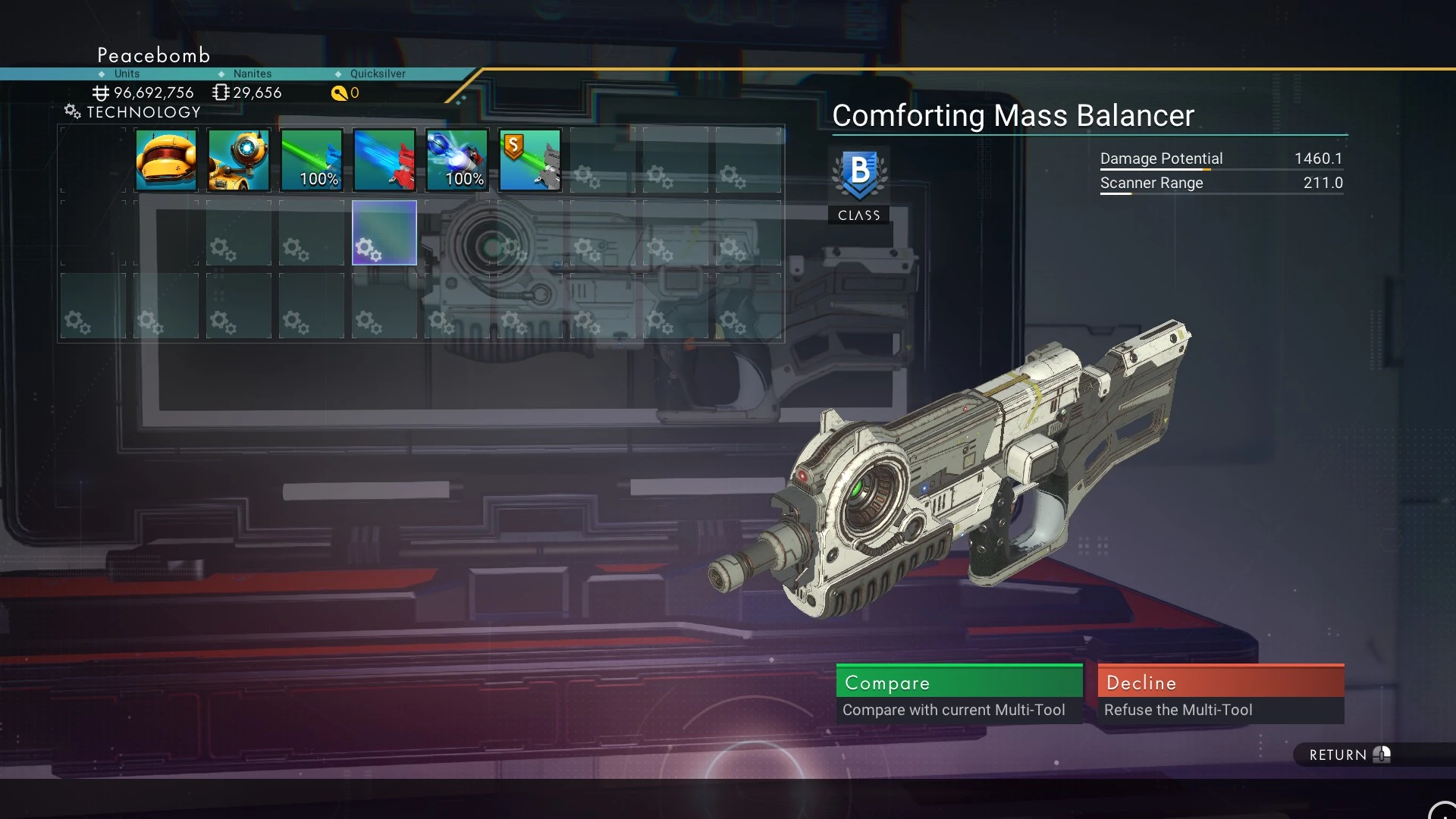Viewport: 1456px width, 819px height.
Task: Decline the Multi-Tool offer
Action: [x=1220, y=693]
